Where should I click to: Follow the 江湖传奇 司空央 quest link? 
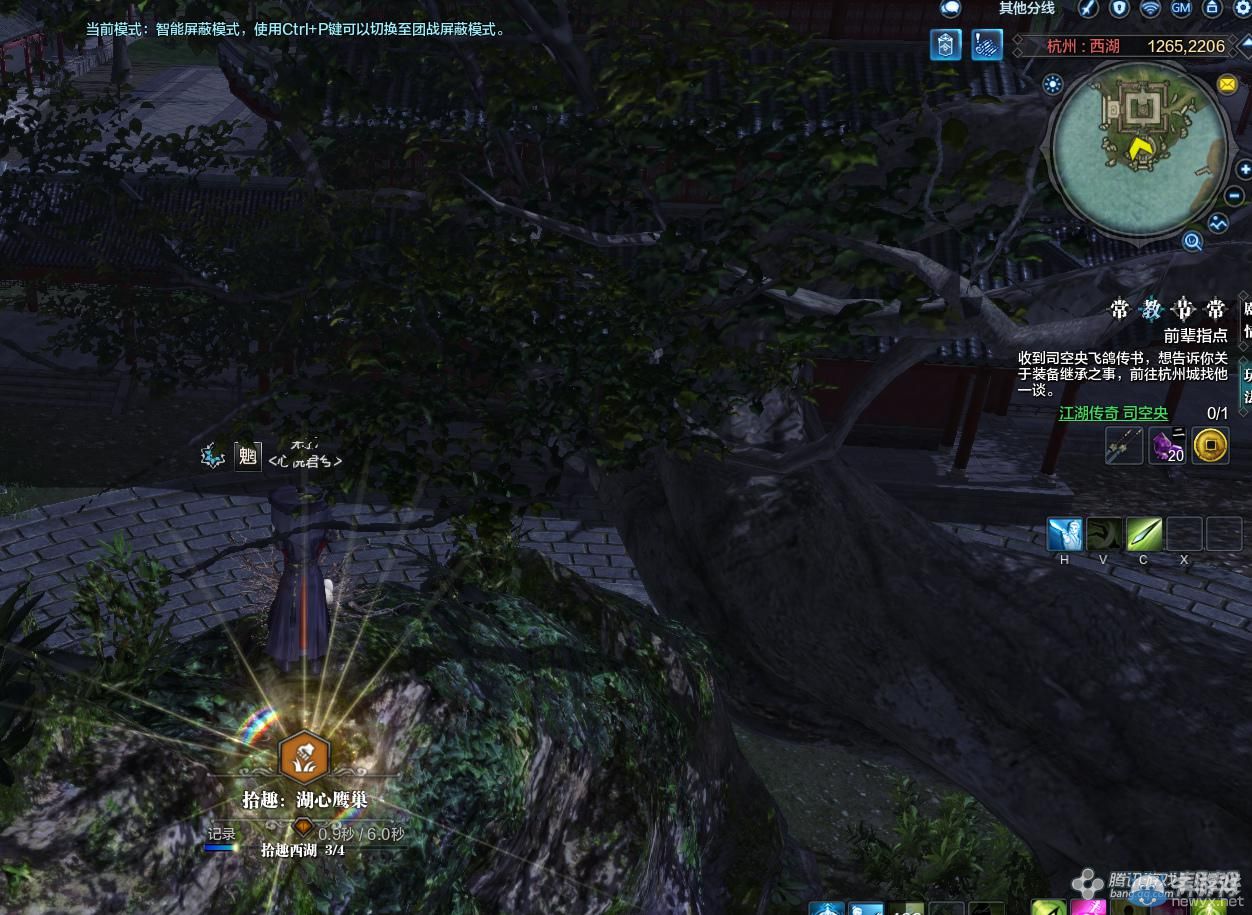click(1113, 413)
